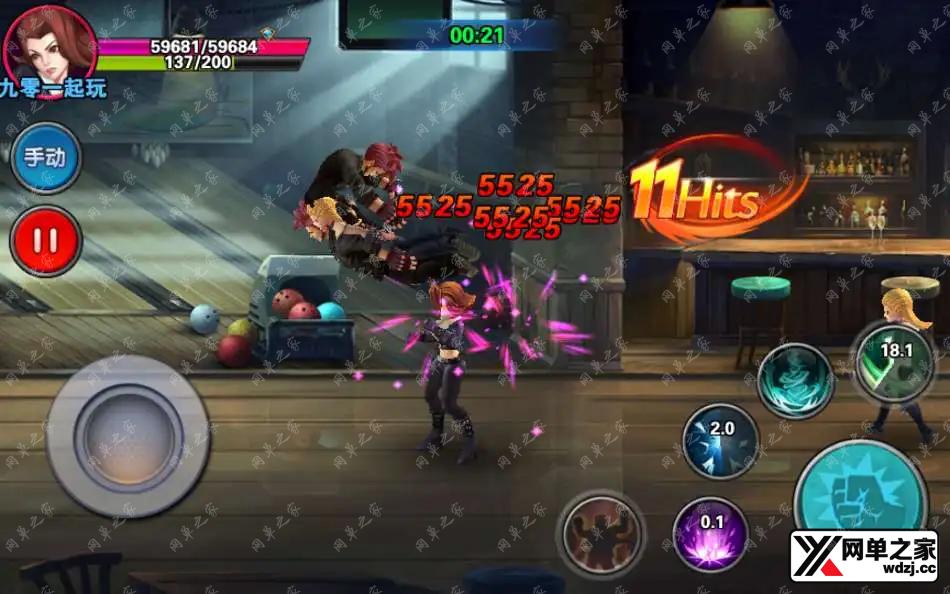
Task: Select the red-haired character portrait
Action: 49,42
